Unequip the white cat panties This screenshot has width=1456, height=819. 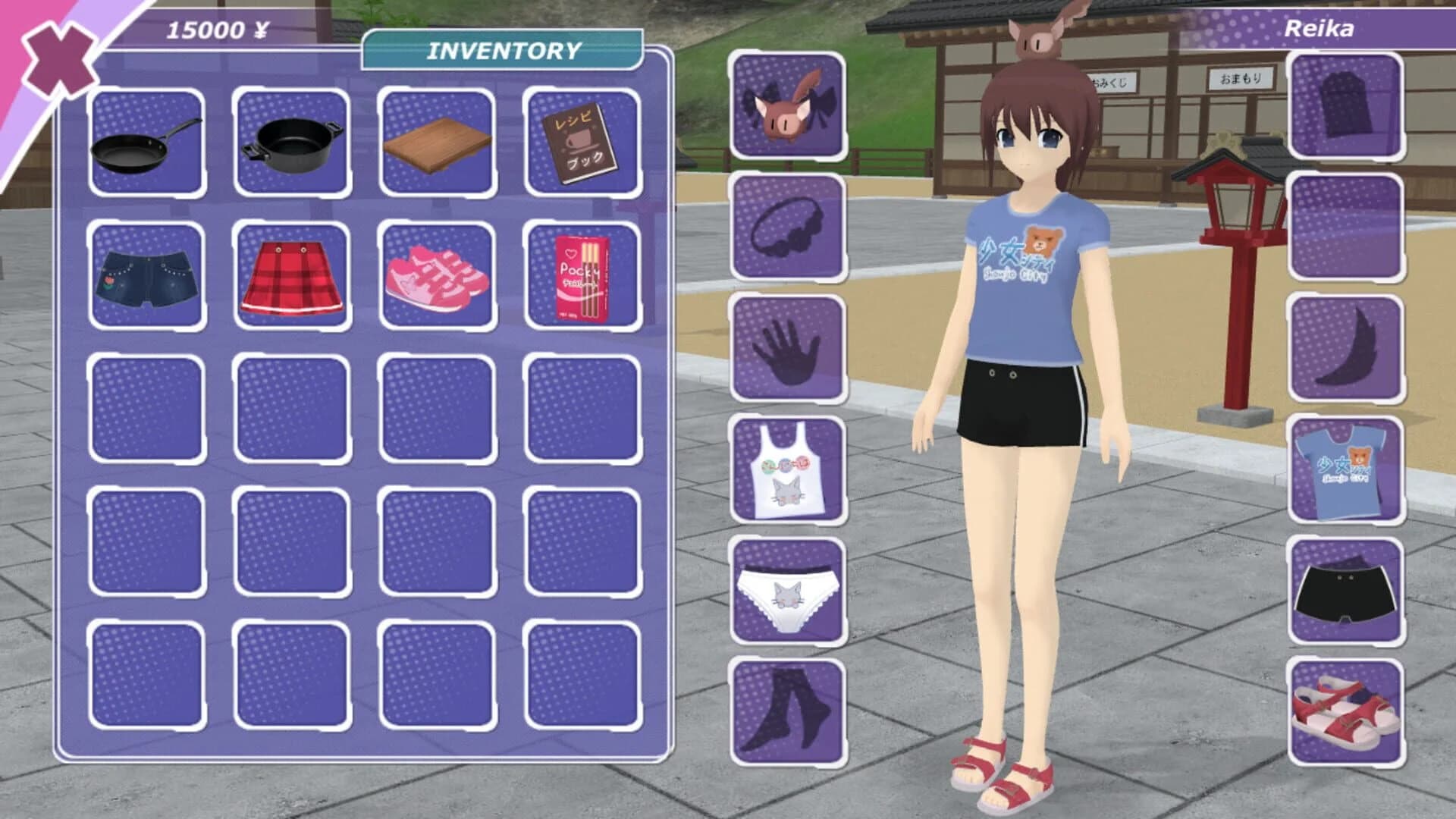click(785, 590)
